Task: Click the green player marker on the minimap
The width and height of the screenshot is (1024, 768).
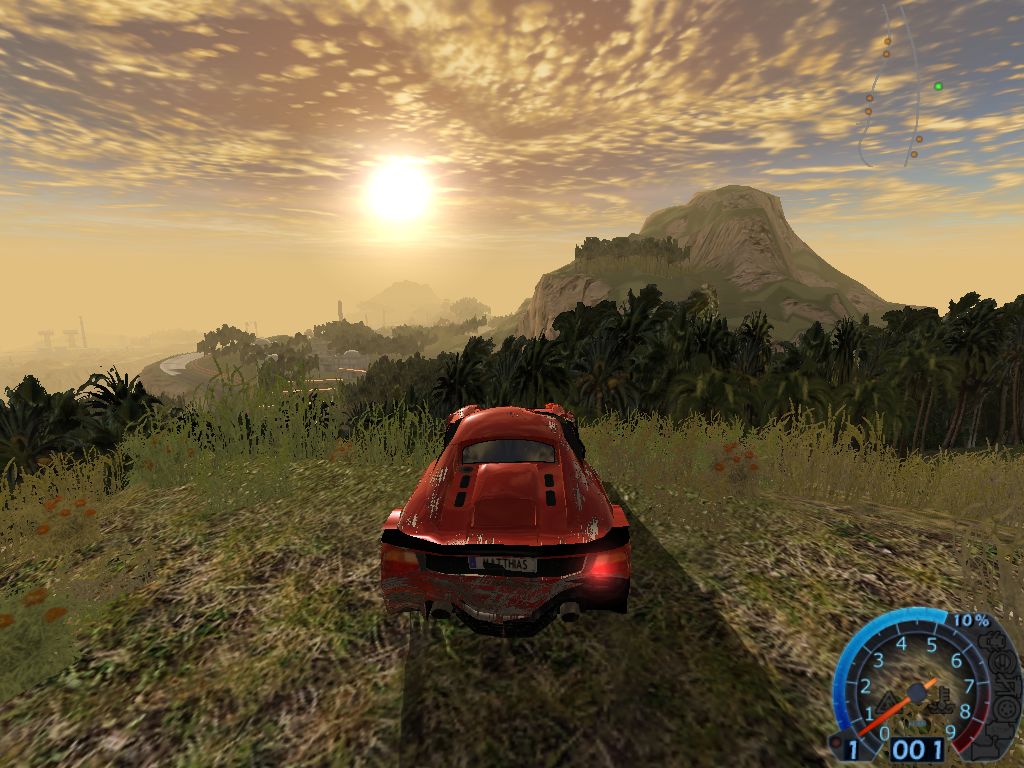Action: coord(938,86)
